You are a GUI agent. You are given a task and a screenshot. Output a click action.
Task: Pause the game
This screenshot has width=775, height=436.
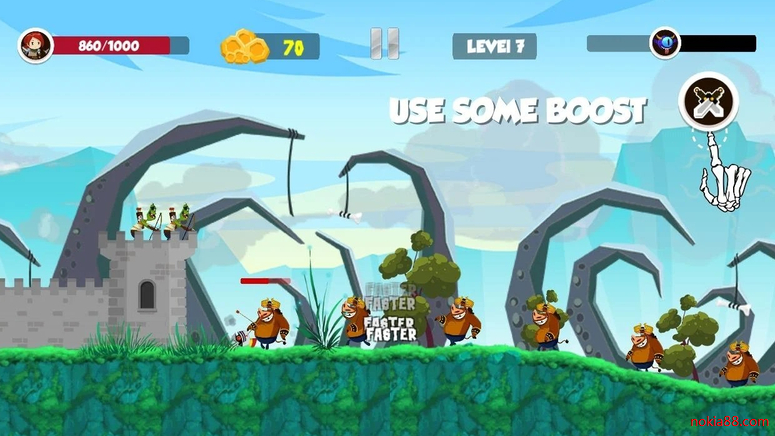pyautogui.click(x=385, y=44)
